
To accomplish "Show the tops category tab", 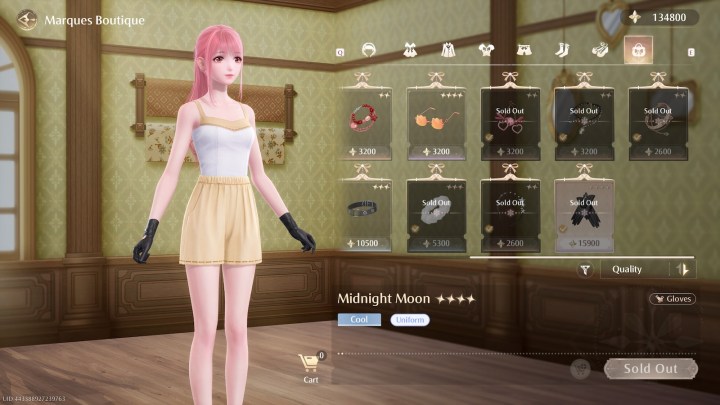I will 485,49.
